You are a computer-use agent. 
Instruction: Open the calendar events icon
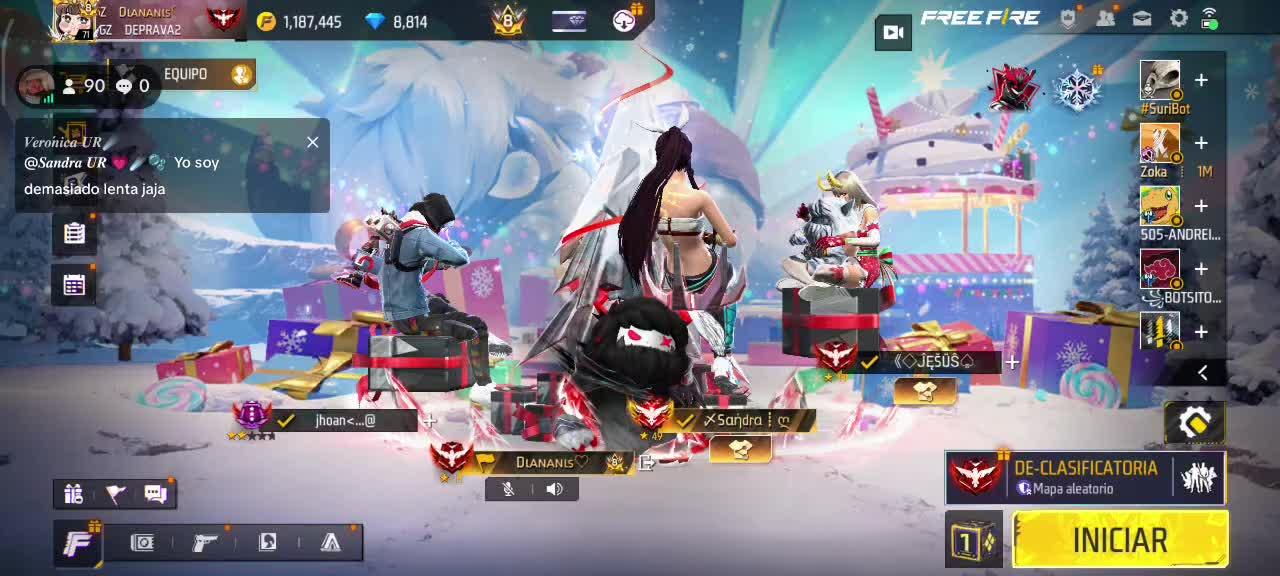point(74,285)
